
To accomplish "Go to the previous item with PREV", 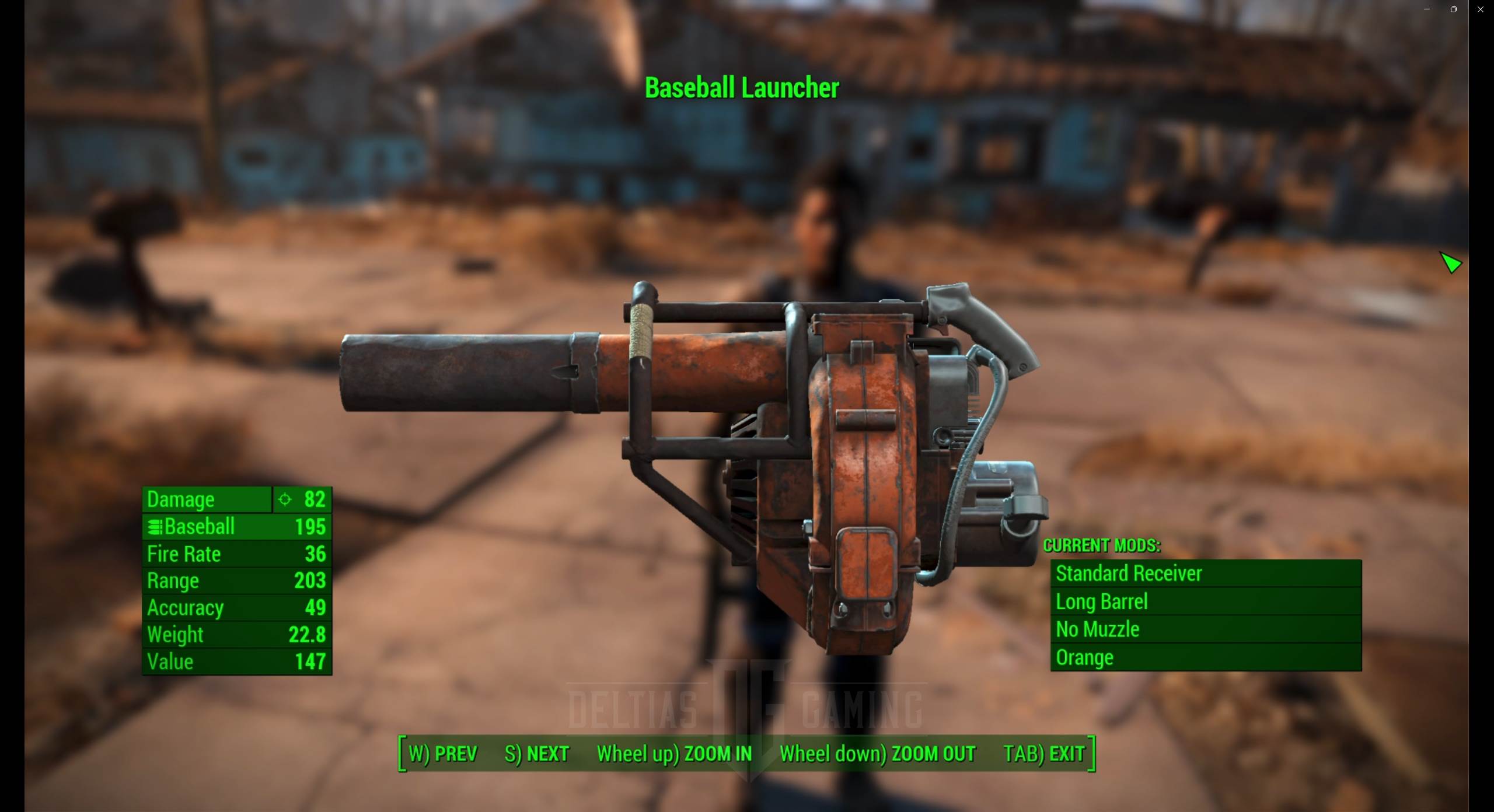I will [x=443, y=754].
